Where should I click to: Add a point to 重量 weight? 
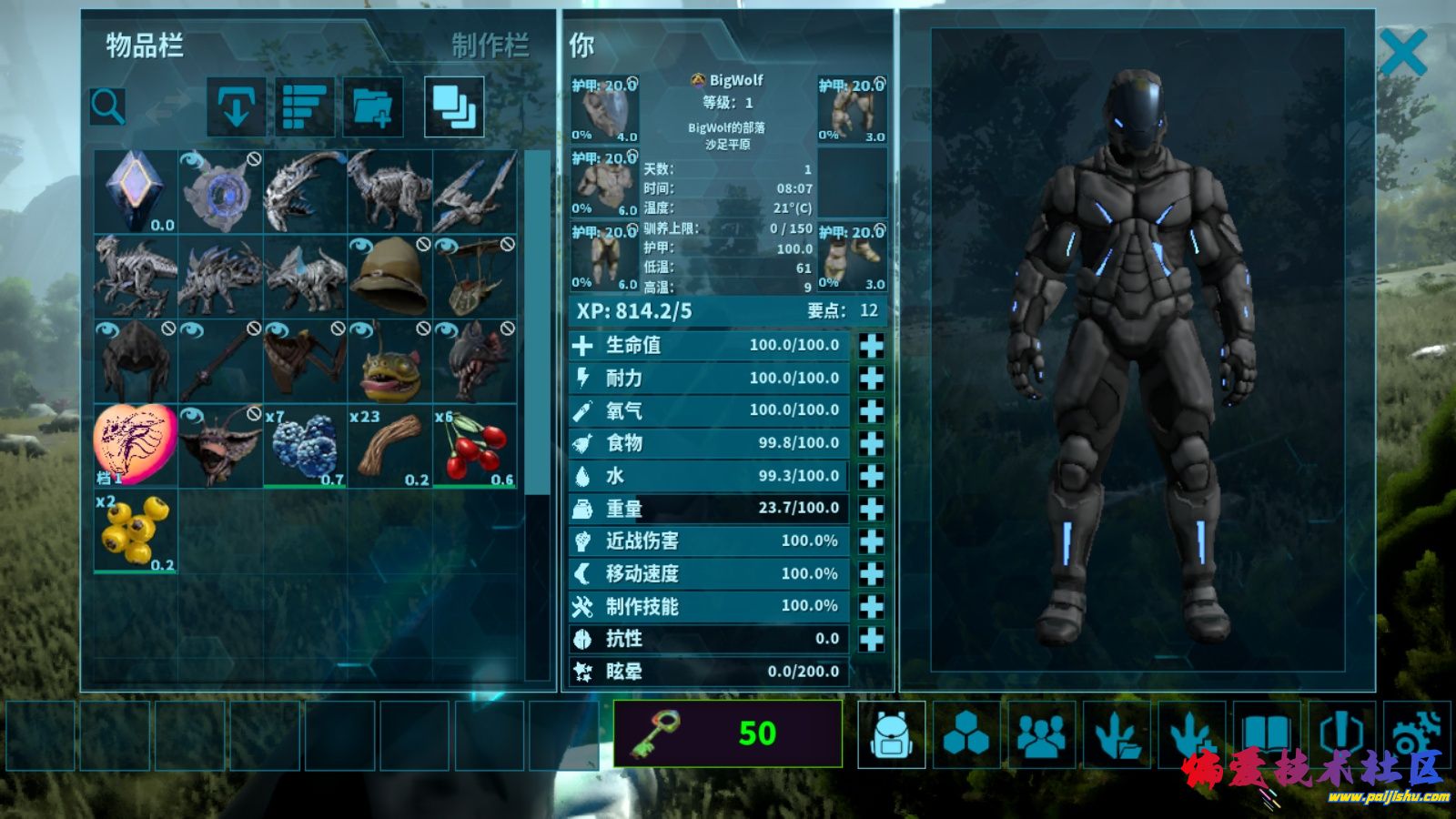pyautogui.click(x=871, y=509)
